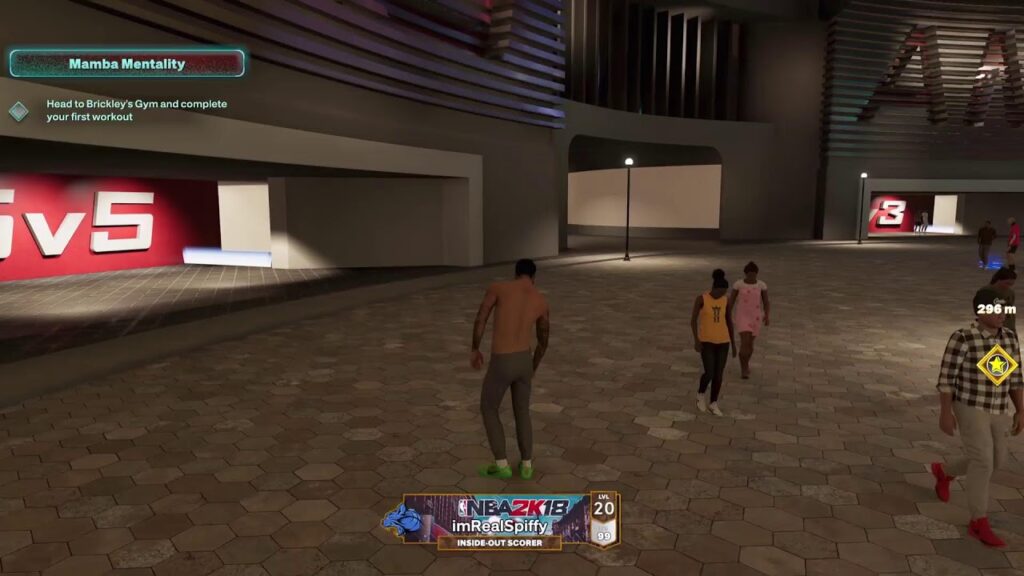Viewport: 1024px width, 576px height.
Task: Open the Mamba Mentality quest tracker
Action: pos(127,64)
